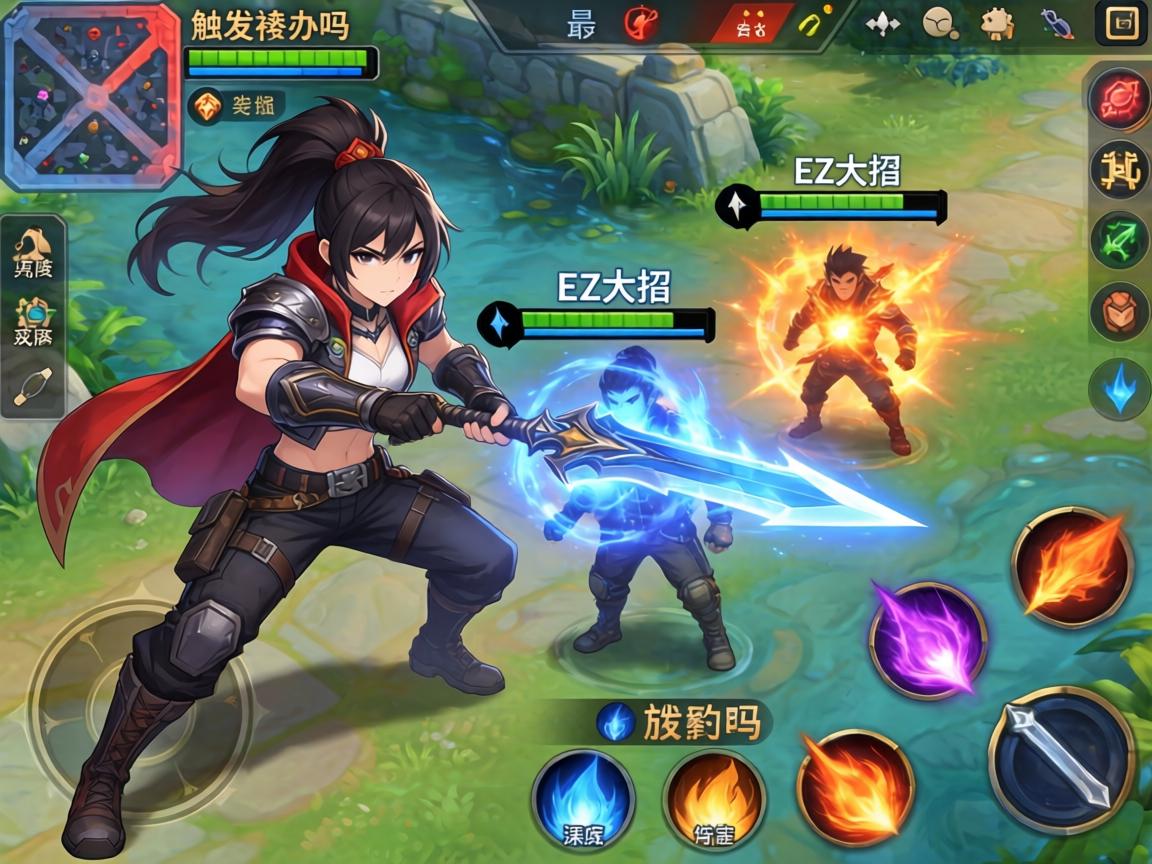Click the orange badge button under the health bar
This screenshot has width=1152, height=864.
[207, 105]
